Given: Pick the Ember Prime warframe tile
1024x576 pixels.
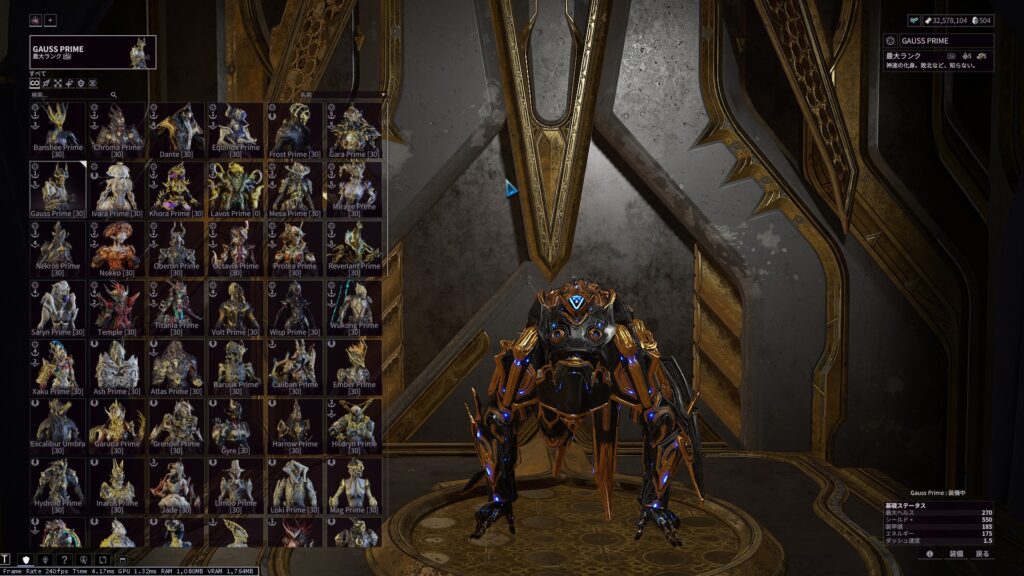Looking at the screenshot, I should coord(354,366).
